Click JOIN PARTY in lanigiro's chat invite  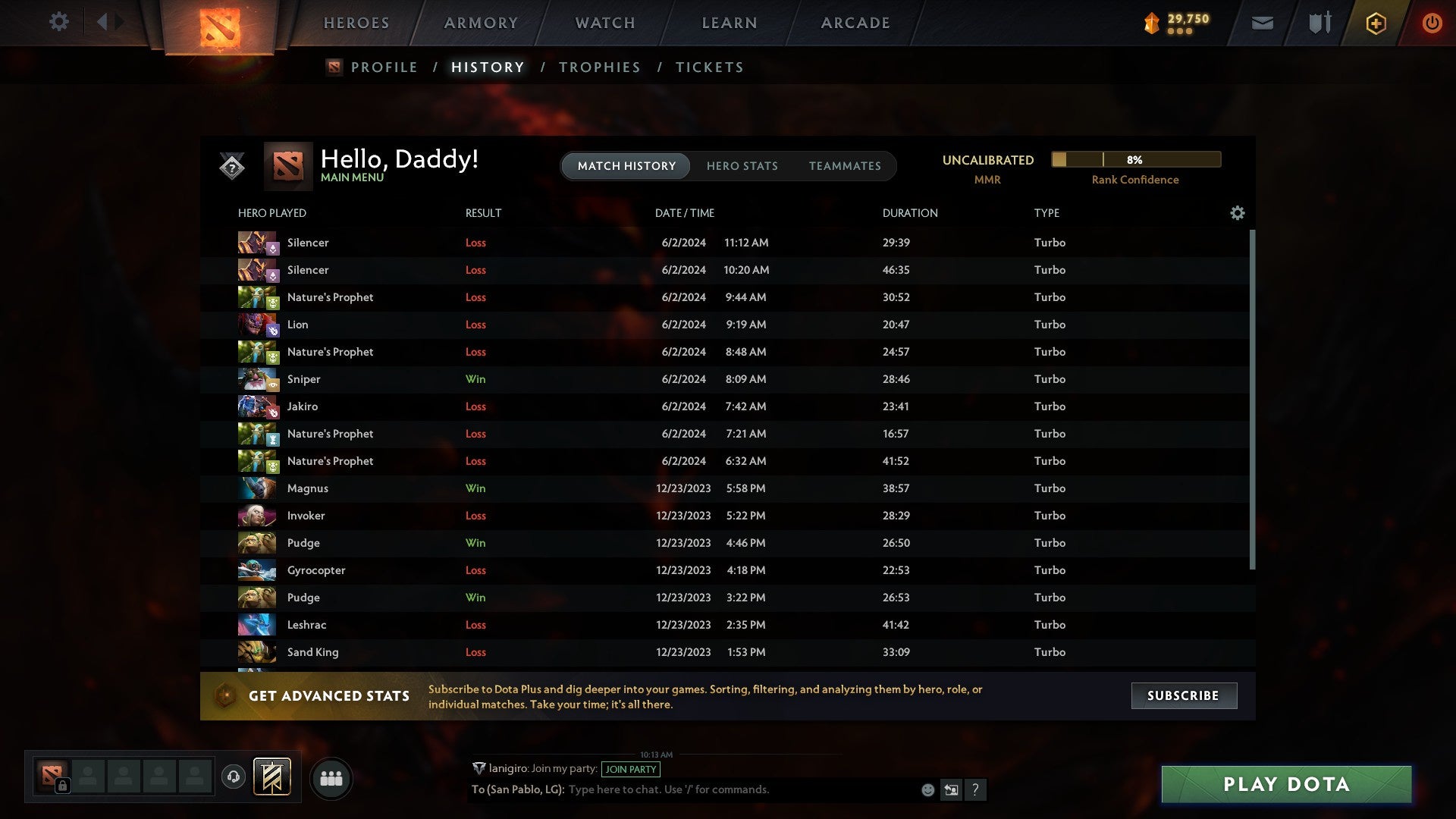632,769
